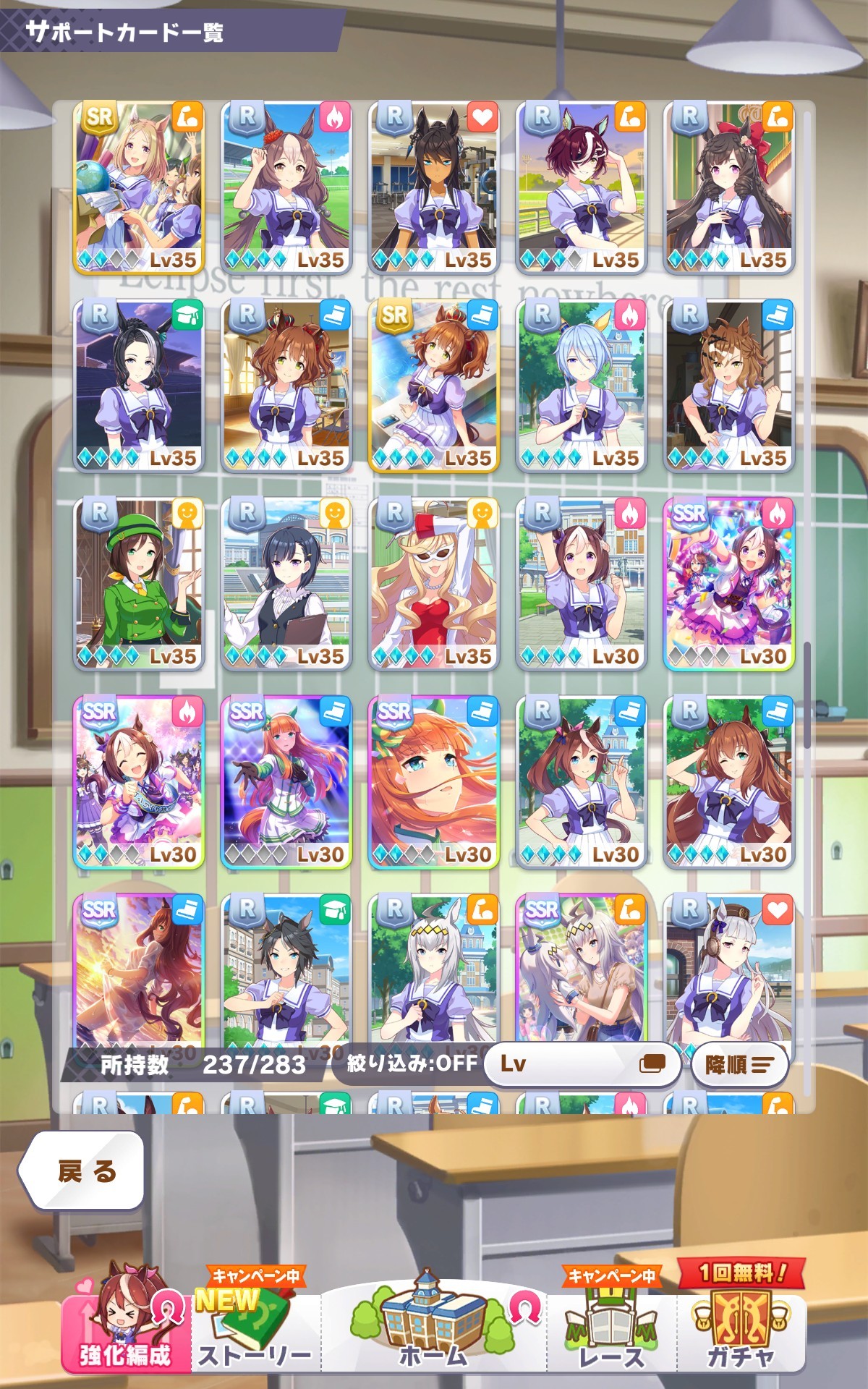Select the R card with white sunglasses blonde
The height and width of the screenshot is (1389, 868).
point(433,583)
